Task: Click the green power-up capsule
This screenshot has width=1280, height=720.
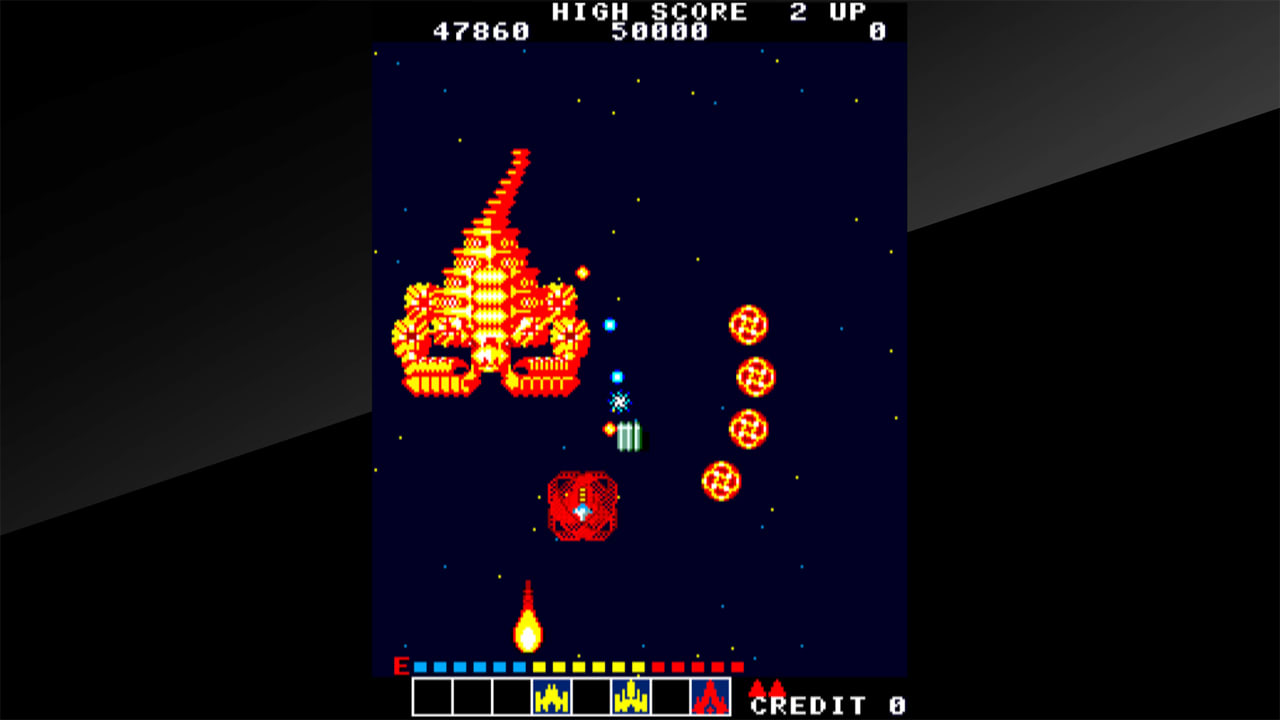Action: point(630,438)
